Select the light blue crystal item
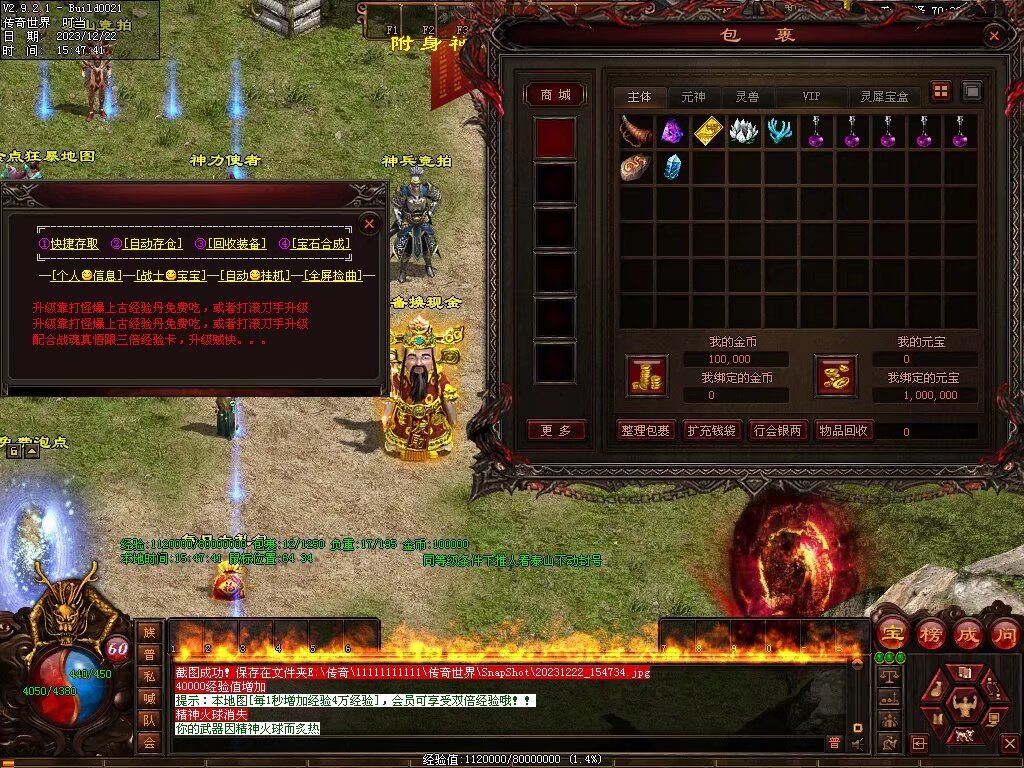This screenshot has height=768, width=1024. pyautogui.click(x=672, y=167)
